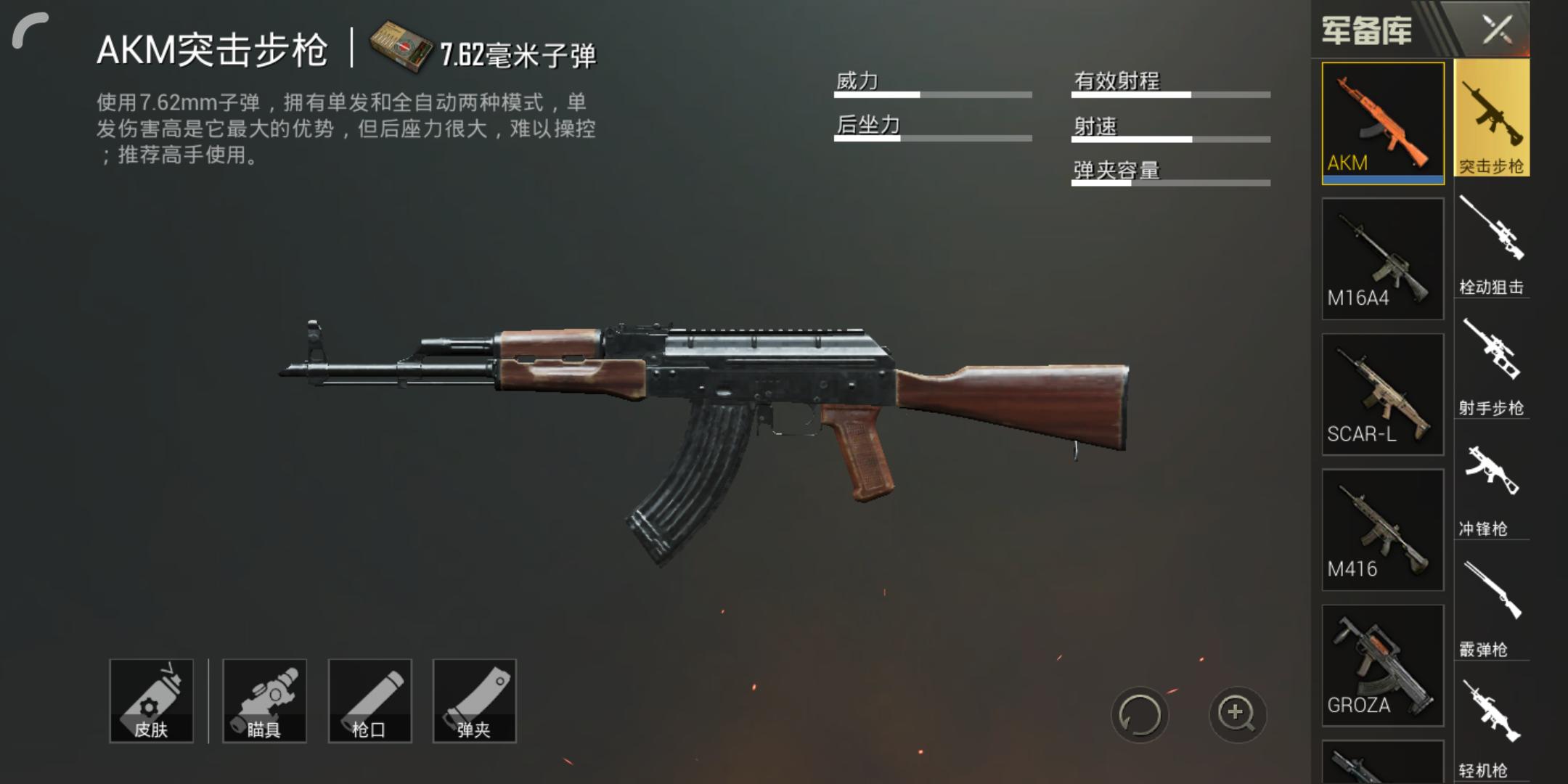
Task: Click the magnify zoom-in icon
Action: (x=1238, y=715)
